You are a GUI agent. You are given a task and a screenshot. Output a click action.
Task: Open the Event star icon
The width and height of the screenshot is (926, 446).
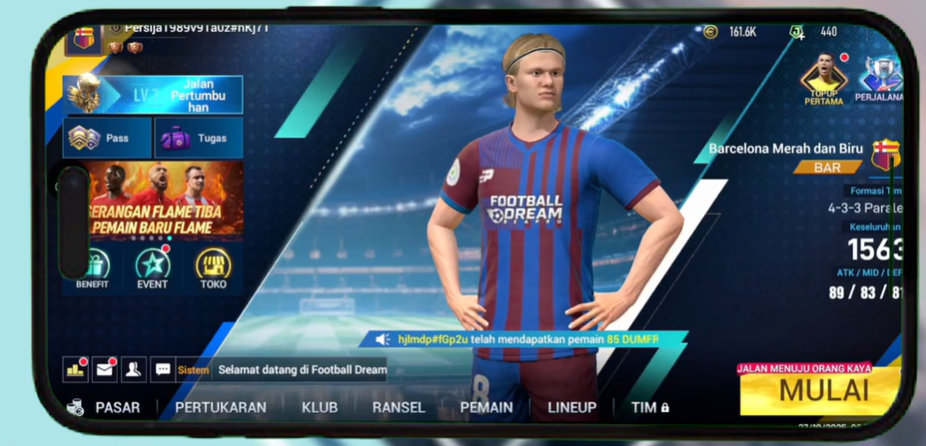pos(153,267)
